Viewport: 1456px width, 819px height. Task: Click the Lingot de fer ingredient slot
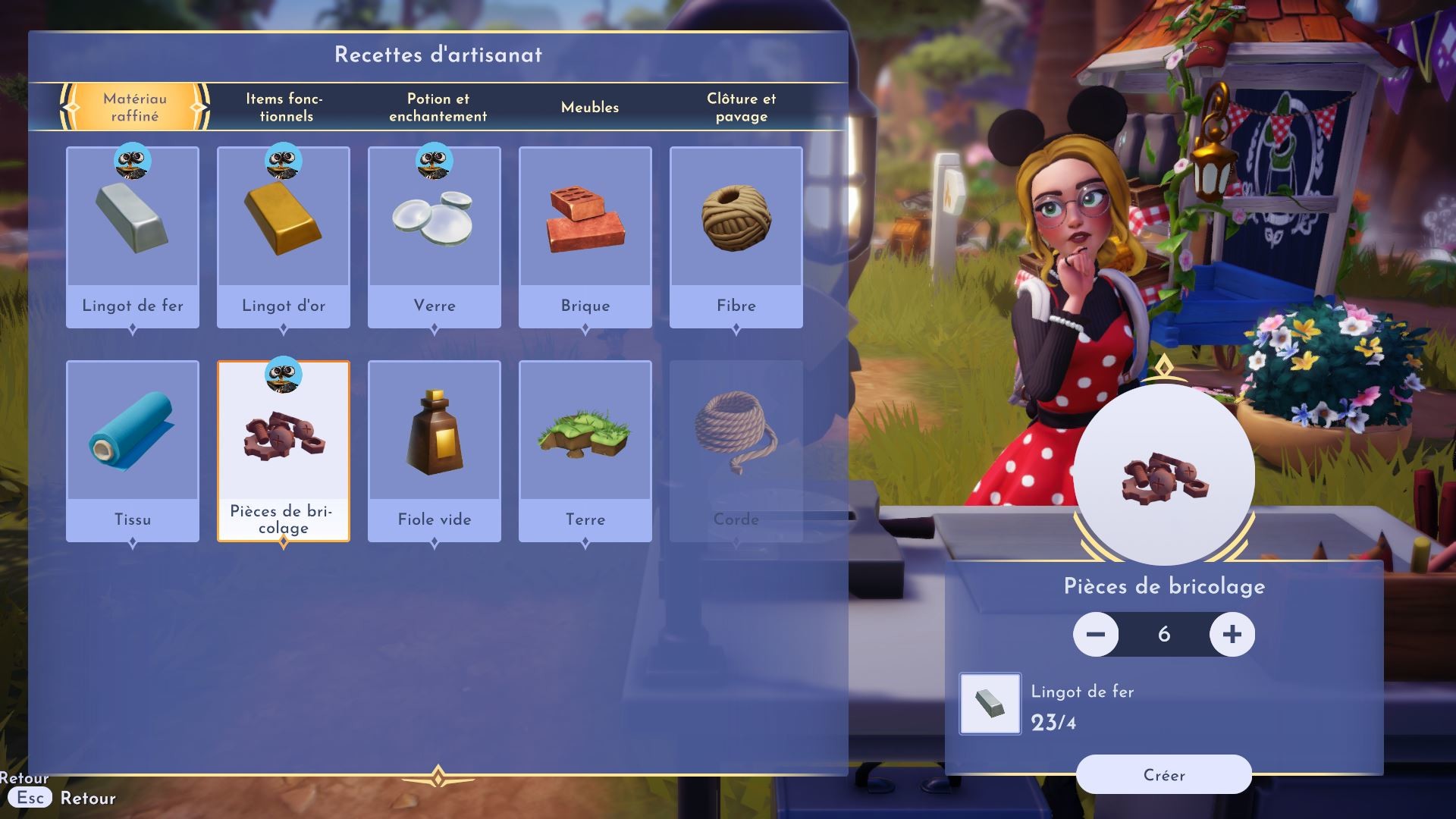[x=990, y=704]
